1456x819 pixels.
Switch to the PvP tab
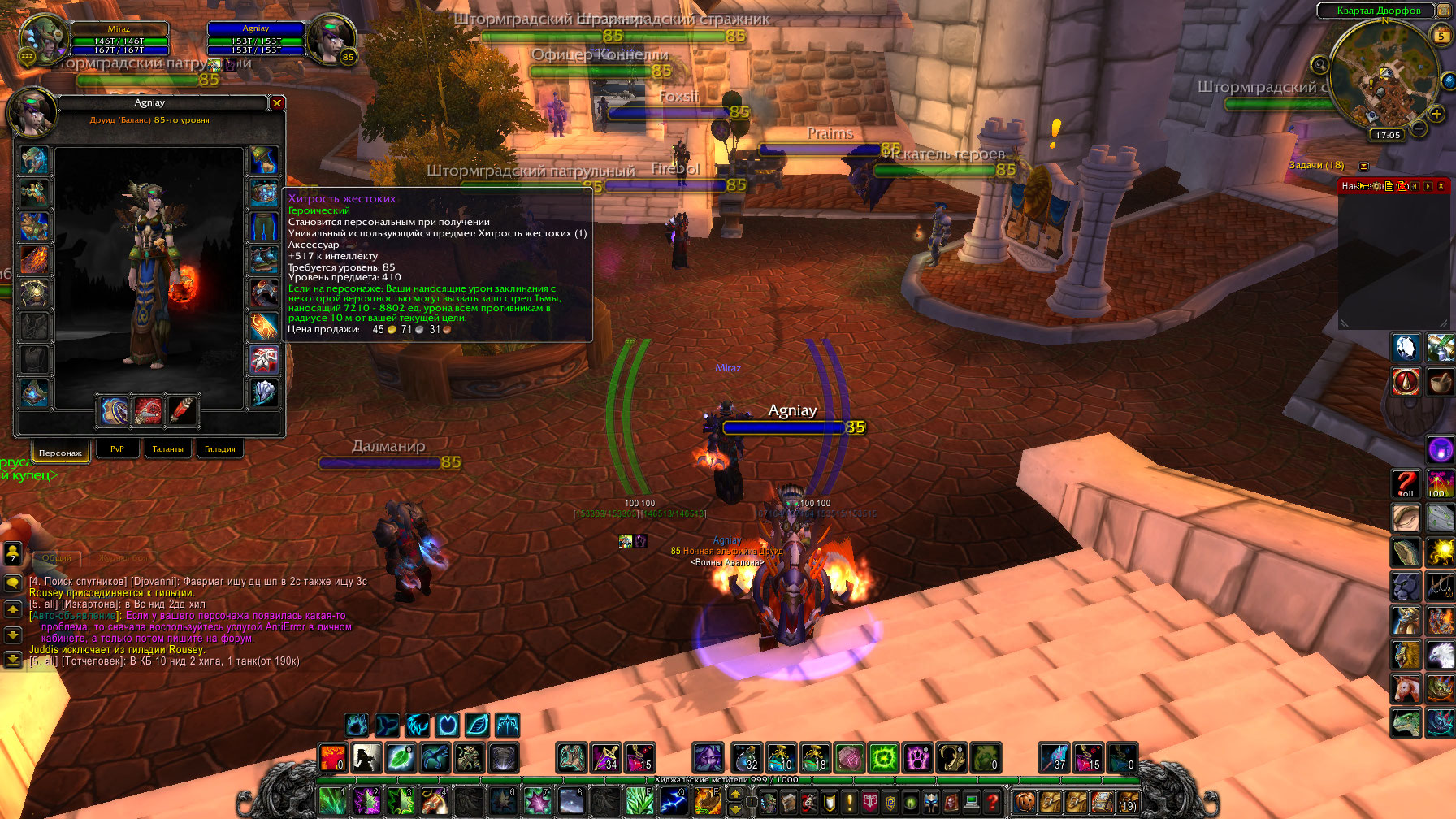(117, 448)
